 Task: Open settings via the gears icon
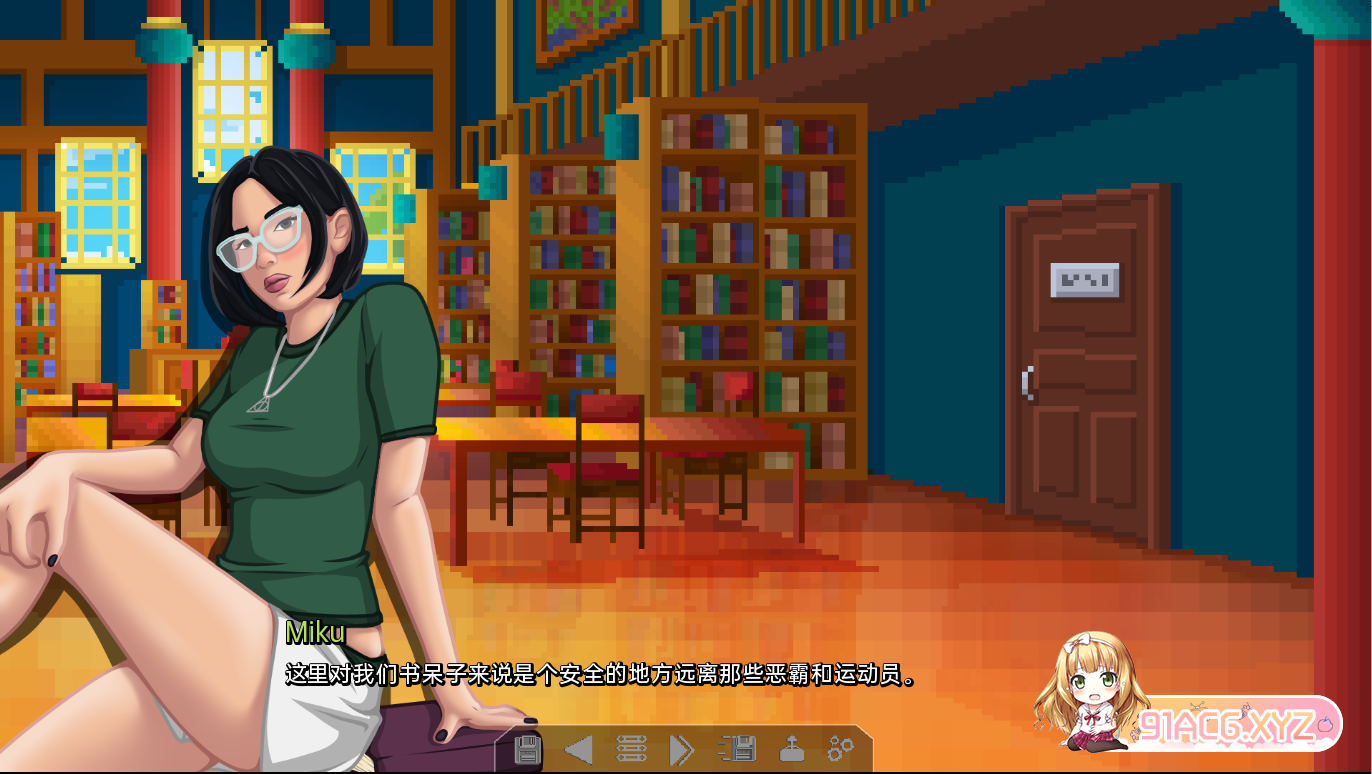click(840, 748)
